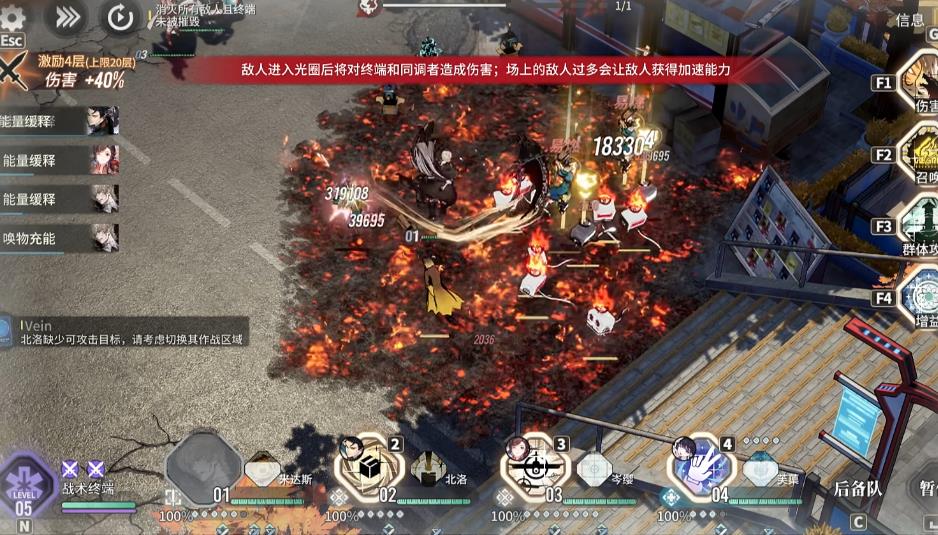938x535 pixels.
Task: Click the 北洛 character portrait
Action: [427, 467]
